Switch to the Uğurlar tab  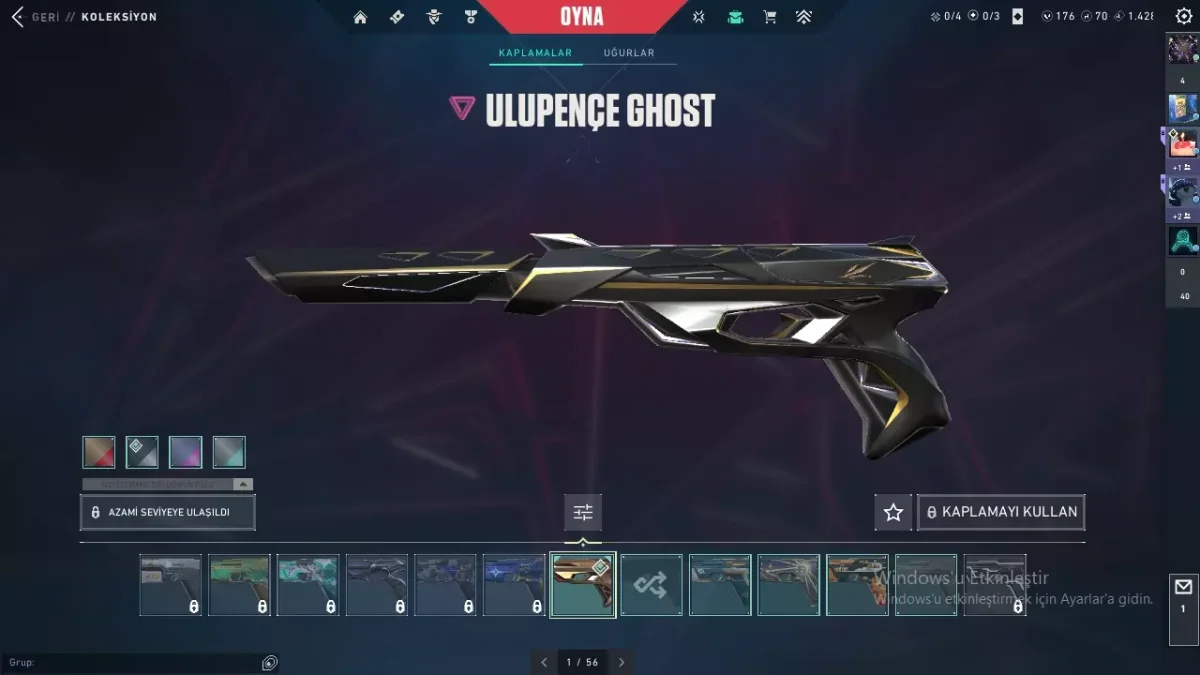pos(629,53)
